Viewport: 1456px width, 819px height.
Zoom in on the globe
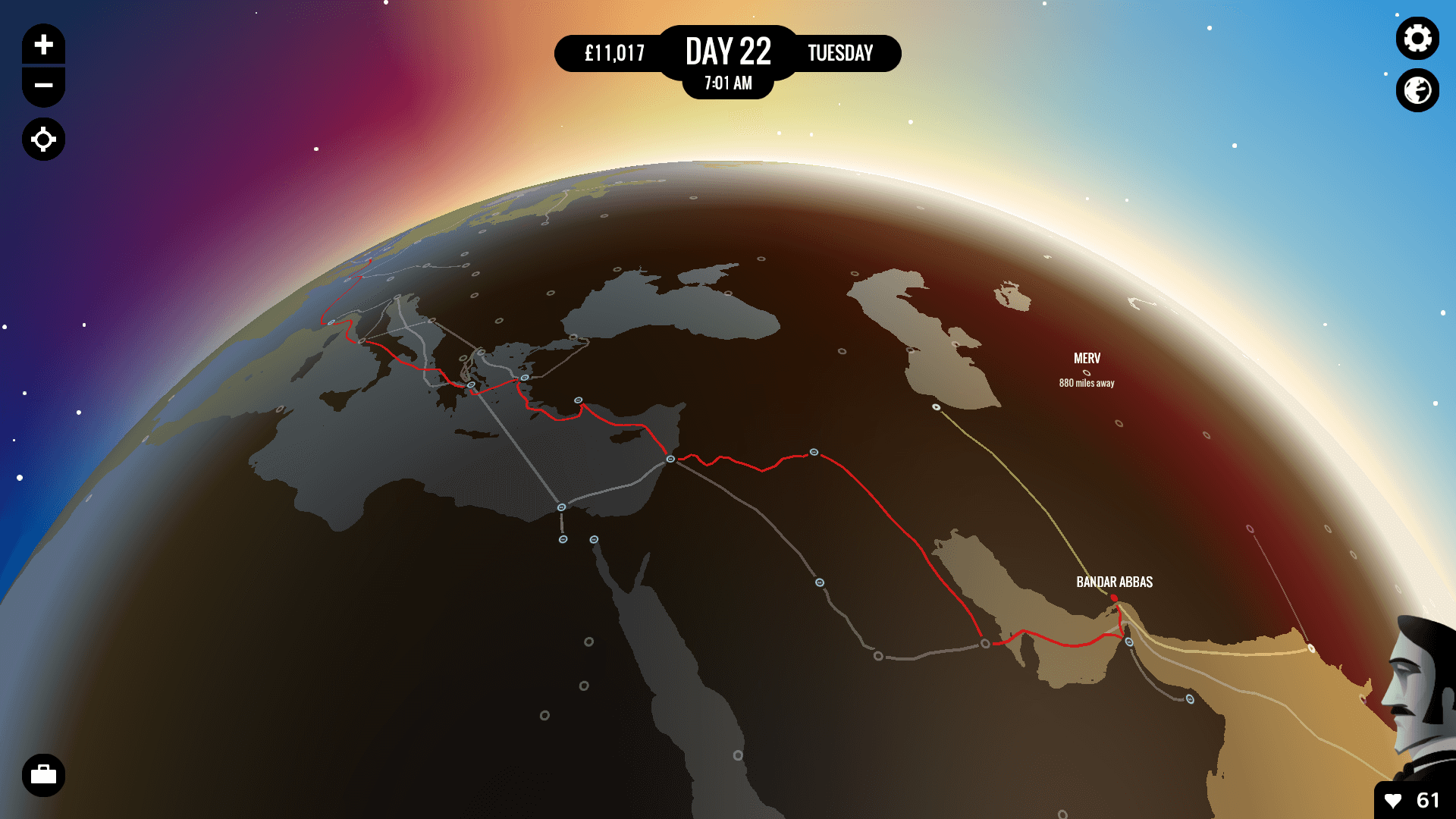(43, 43)
